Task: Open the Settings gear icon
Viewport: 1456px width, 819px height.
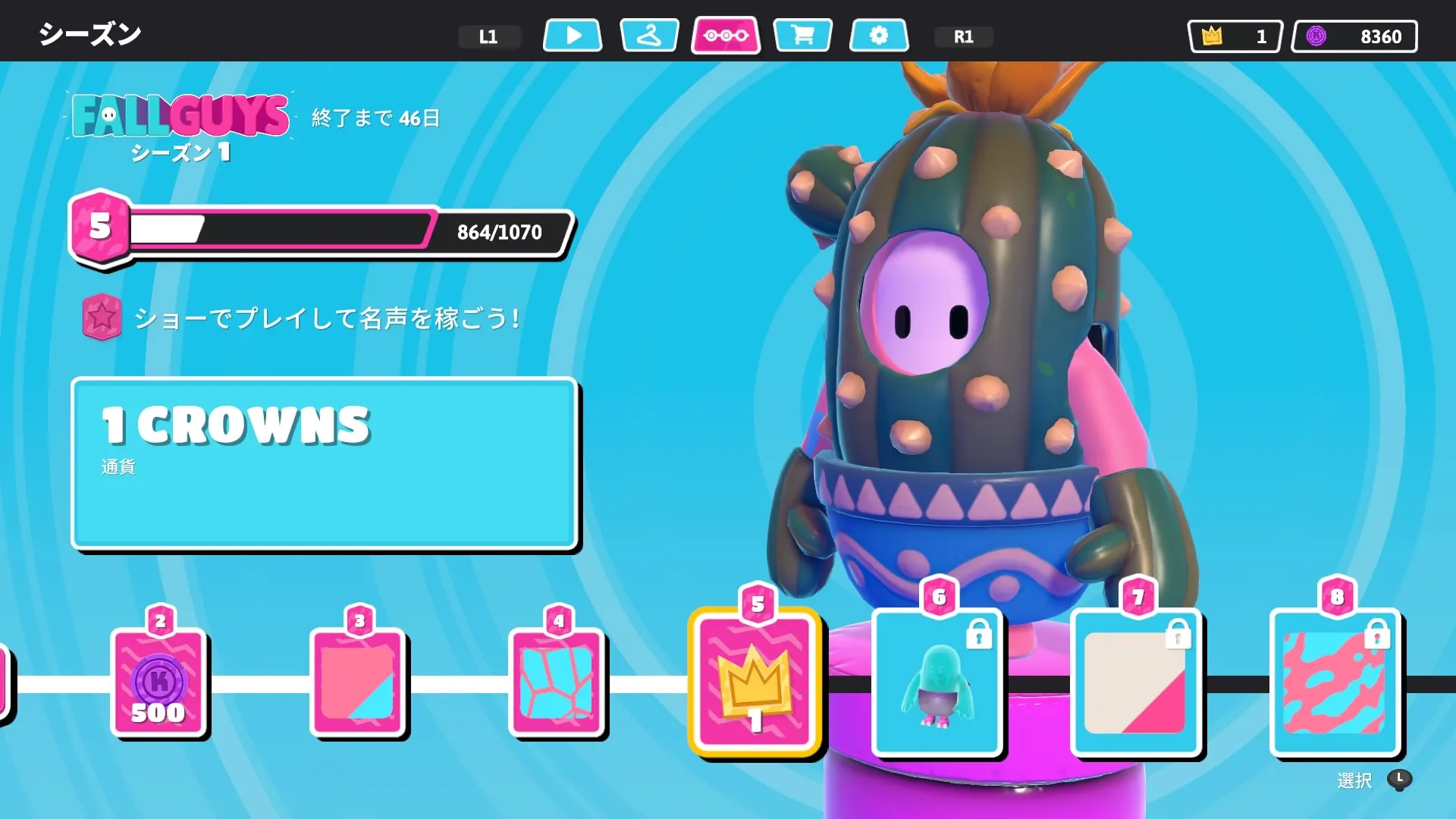Action: coord(879,34)
